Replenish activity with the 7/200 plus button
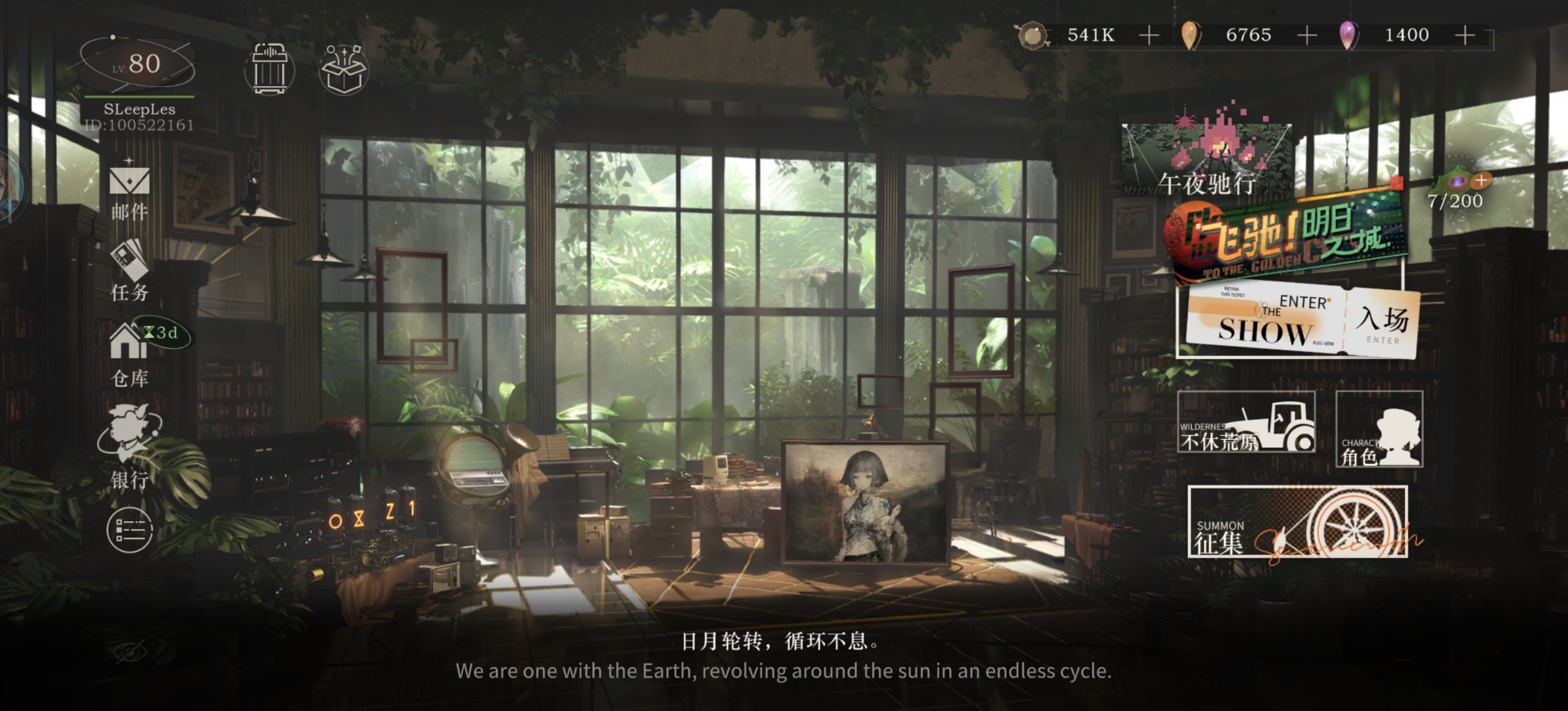Viewport: 1568px width, 711px height. [1480, 181]
